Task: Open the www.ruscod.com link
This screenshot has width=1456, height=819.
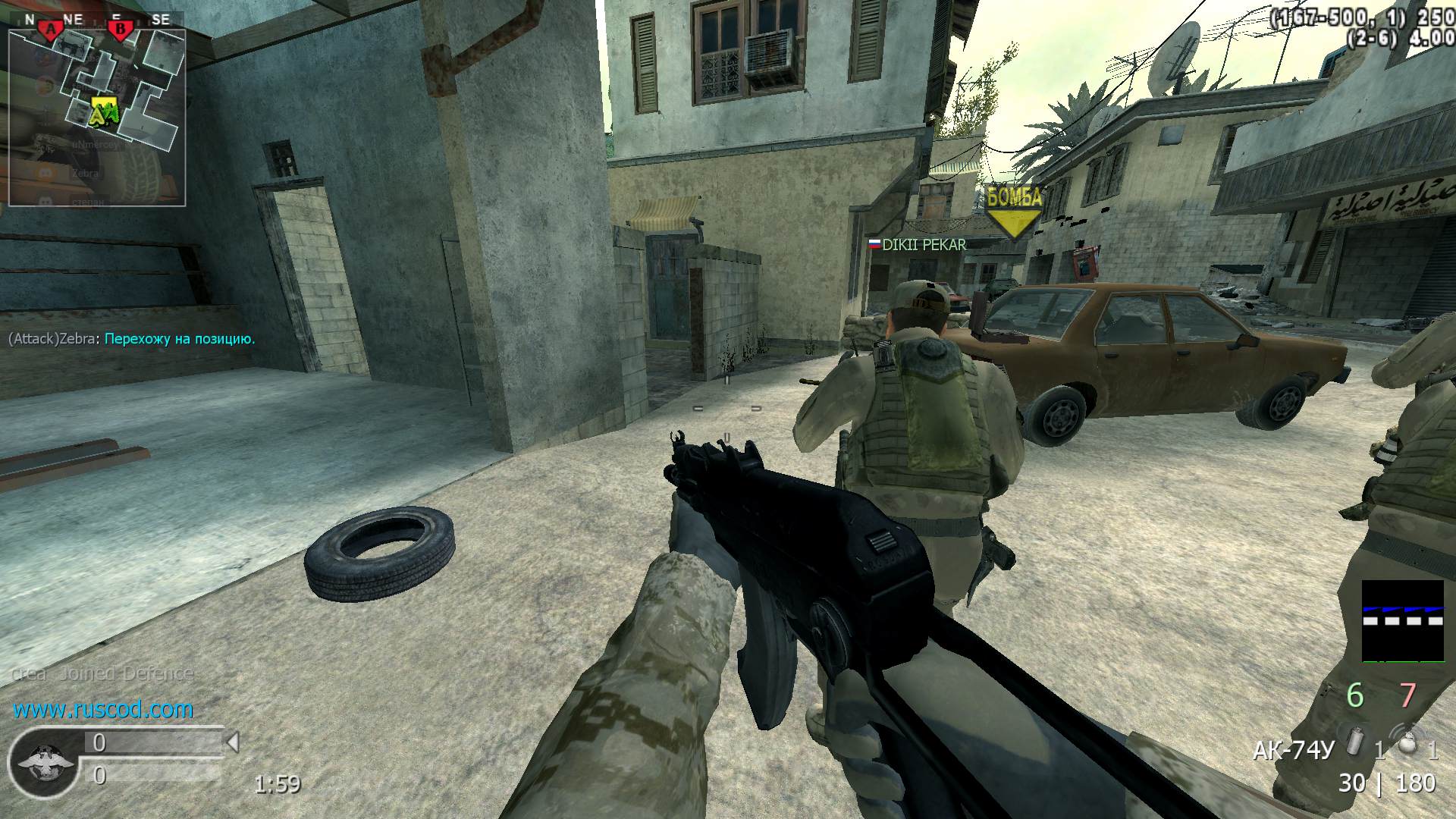Action: [103, 710]
